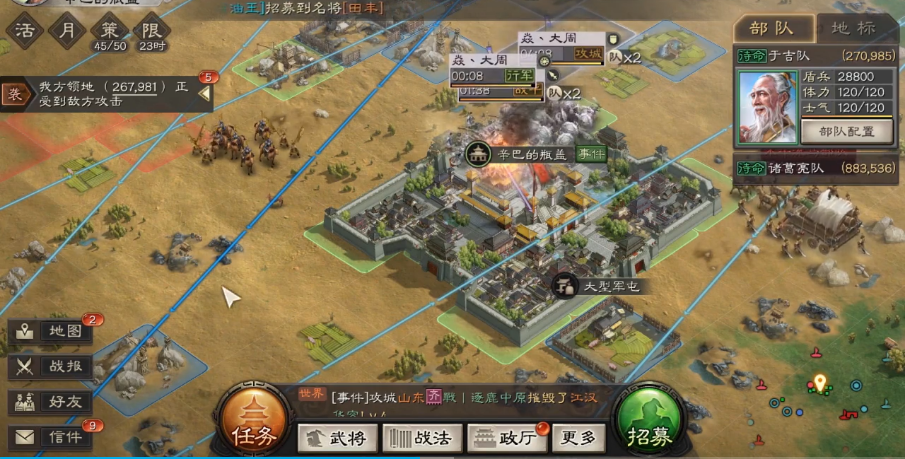Open the 信件 mail inbox
Screen dimensions: 905x459
coord(54,437)
